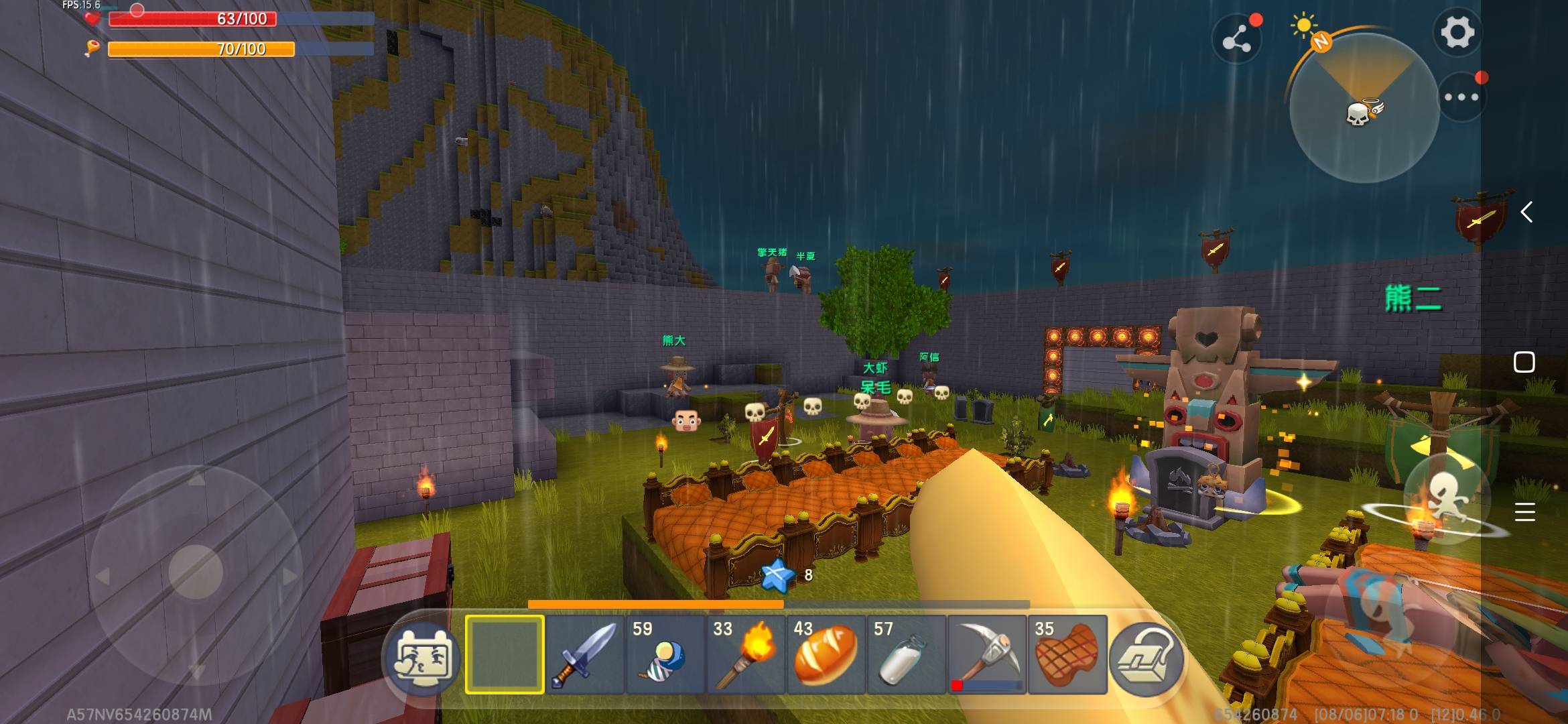The image size is (1568, 724).
Task: Tap the Android home square button
Action: click(1524, 362)
